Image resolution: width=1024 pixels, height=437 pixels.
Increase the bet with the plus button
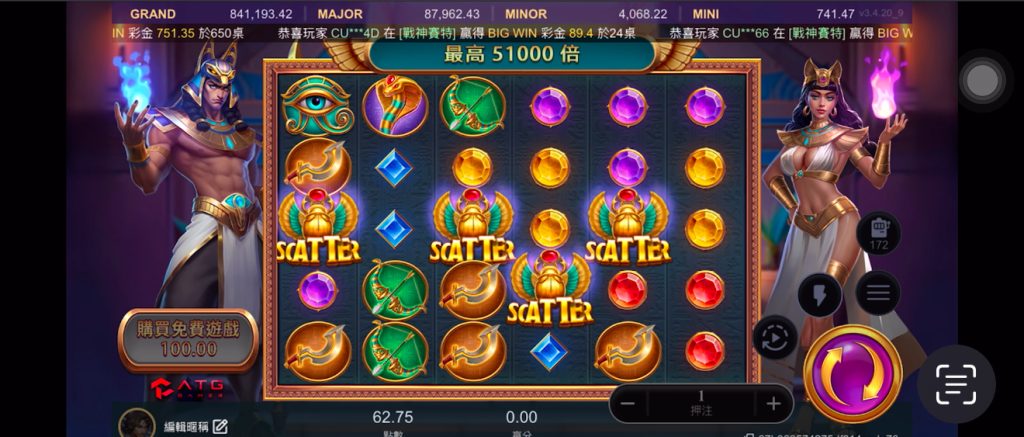coord(773,404)
